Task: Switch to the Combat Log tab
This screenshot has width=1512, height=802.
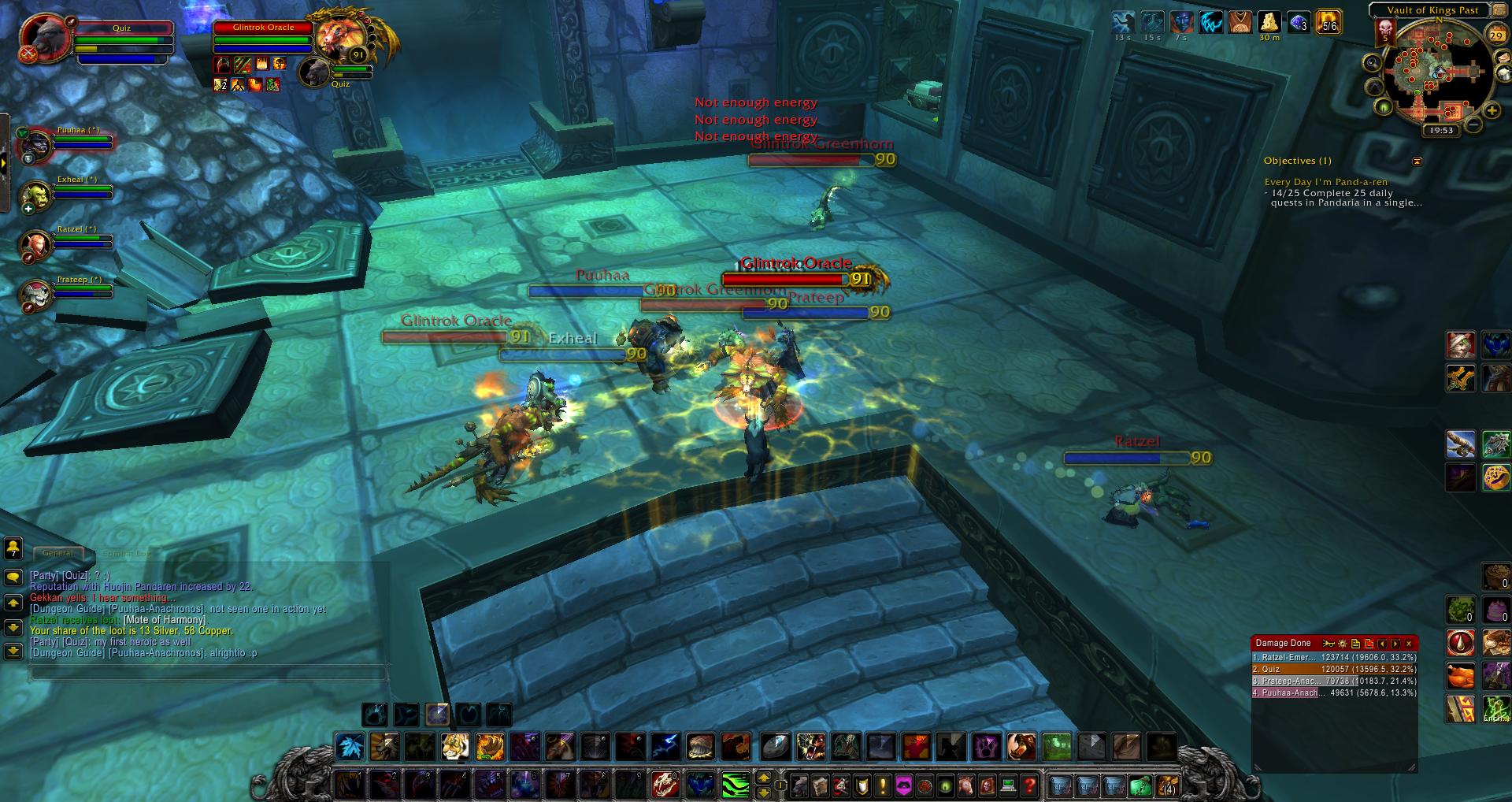Action: coord(126,553)
